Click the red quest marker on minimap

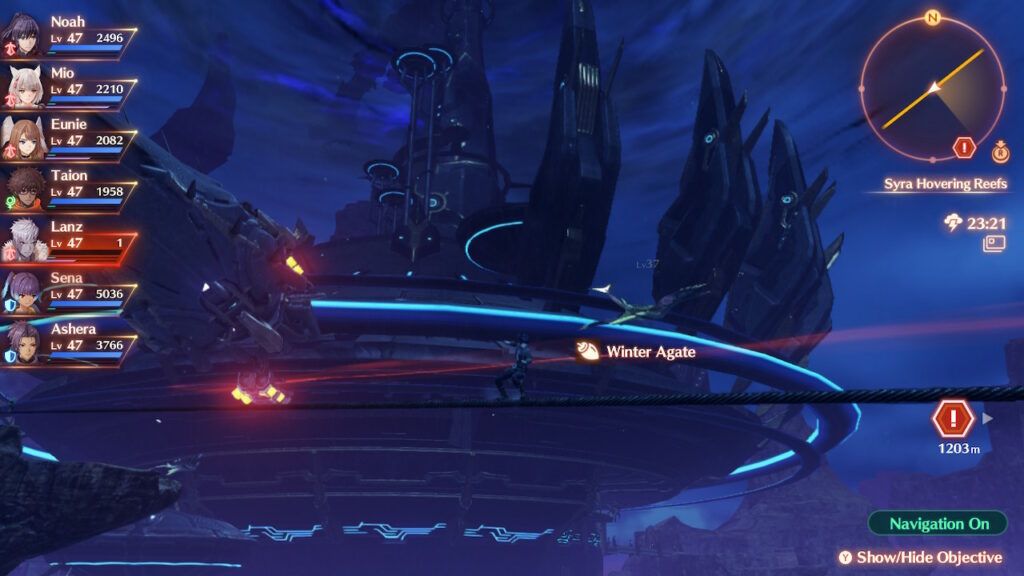click(x=964, y=148)
